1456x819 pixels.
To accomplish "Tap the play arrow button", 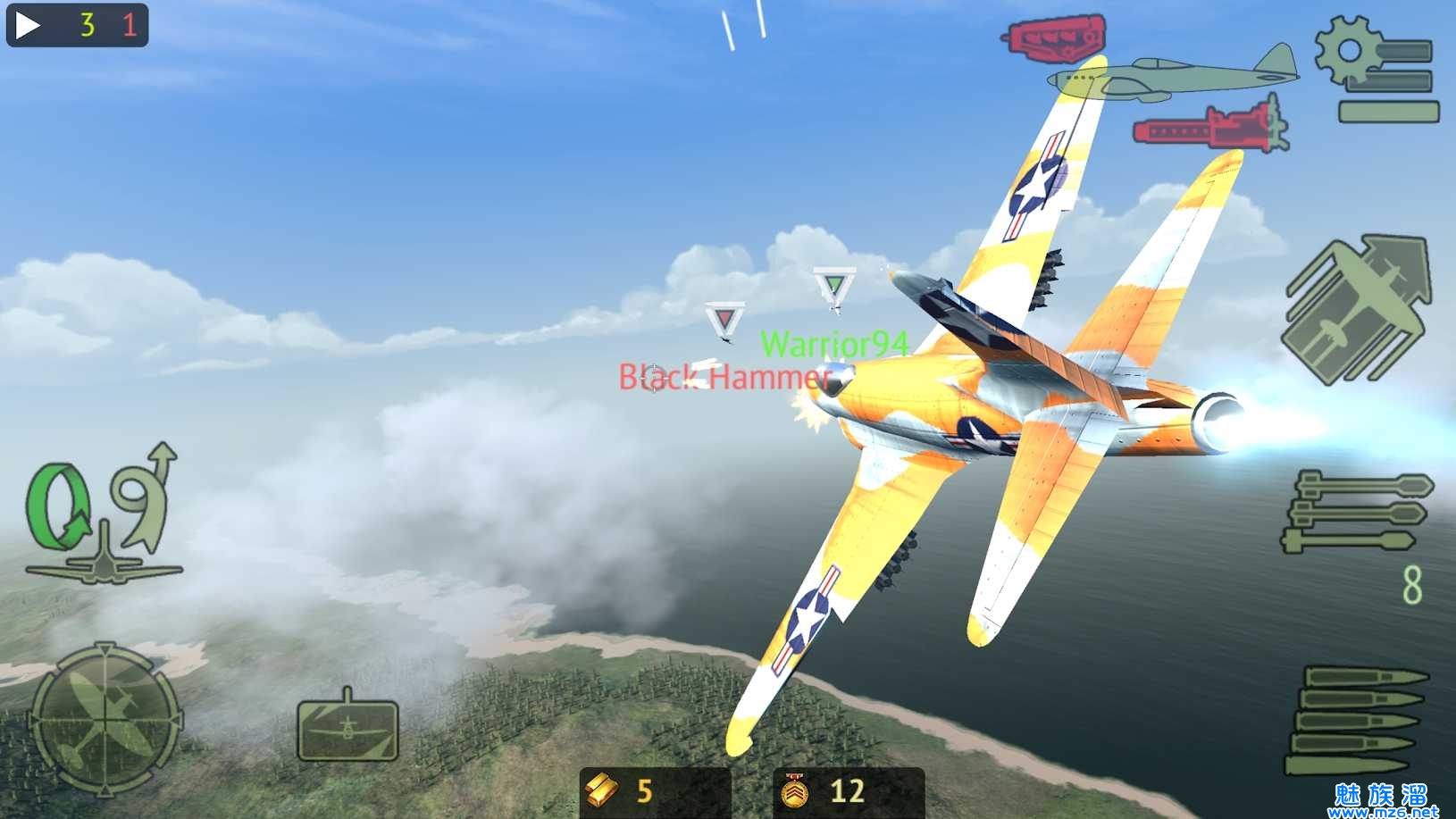I will [x=28, y=24].
